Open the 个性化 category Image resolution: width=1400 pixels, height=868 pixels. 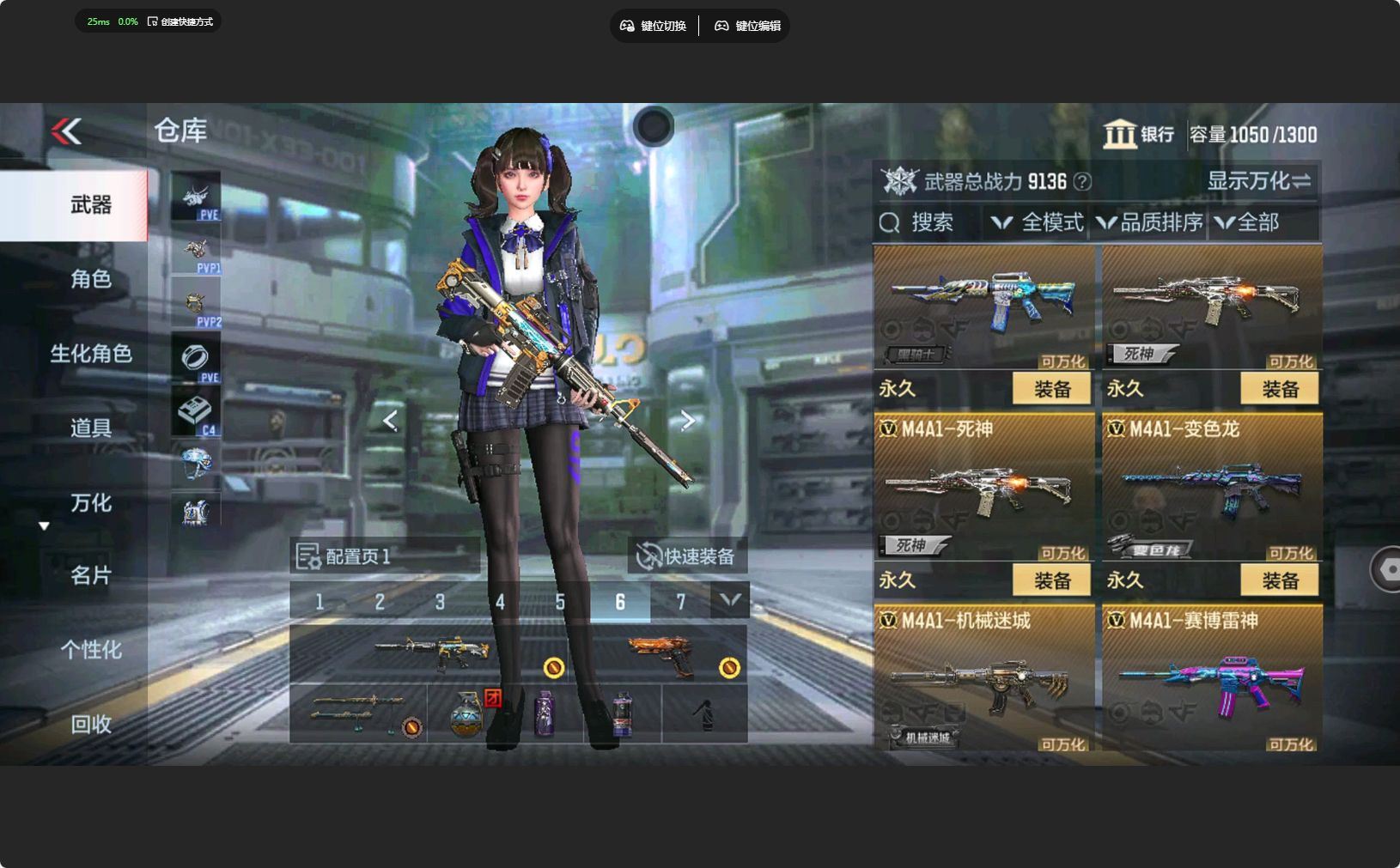click(x=90, y=650)
